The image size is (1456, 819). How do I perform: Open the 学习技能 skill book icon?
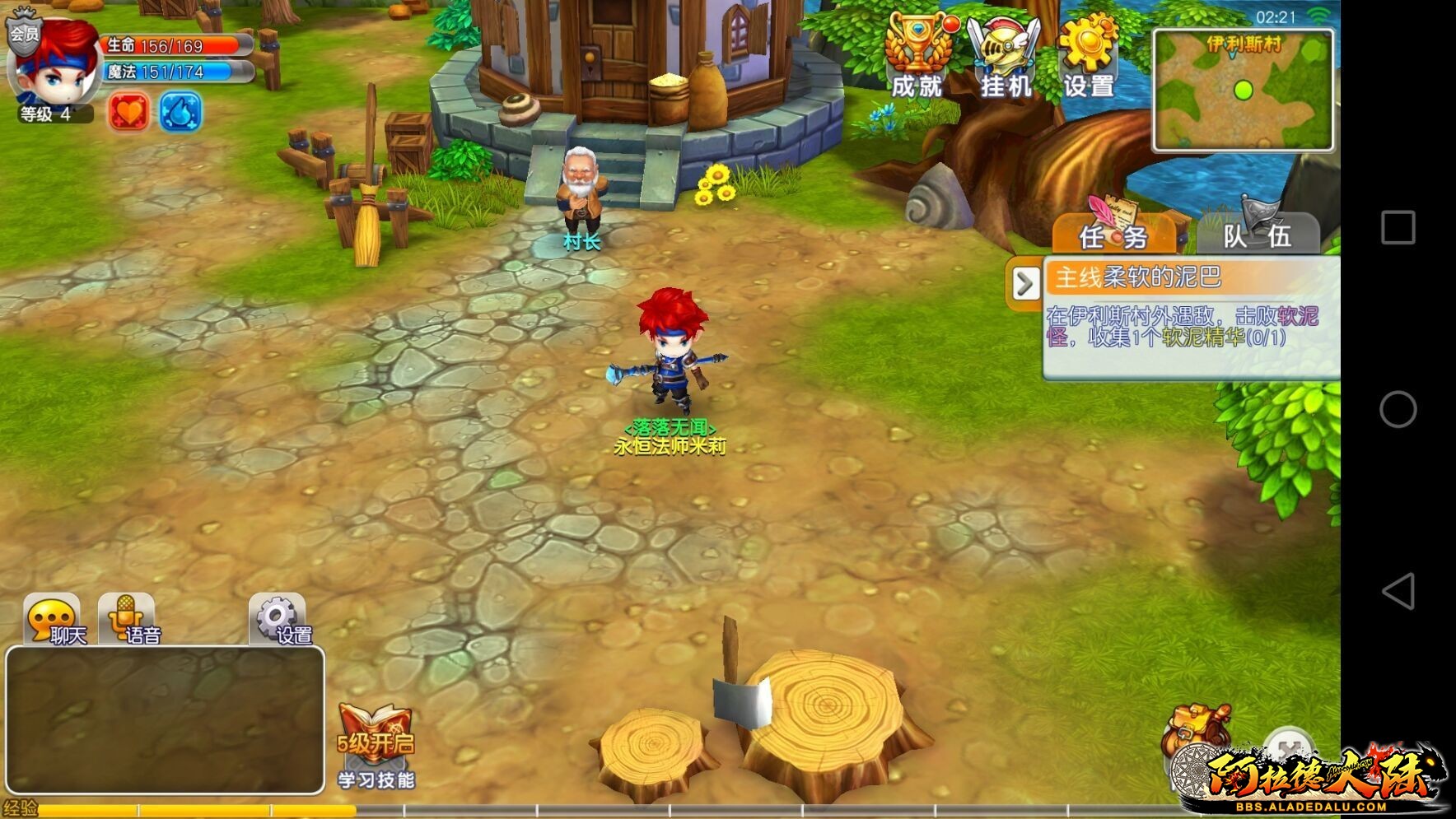click(376, 745)
